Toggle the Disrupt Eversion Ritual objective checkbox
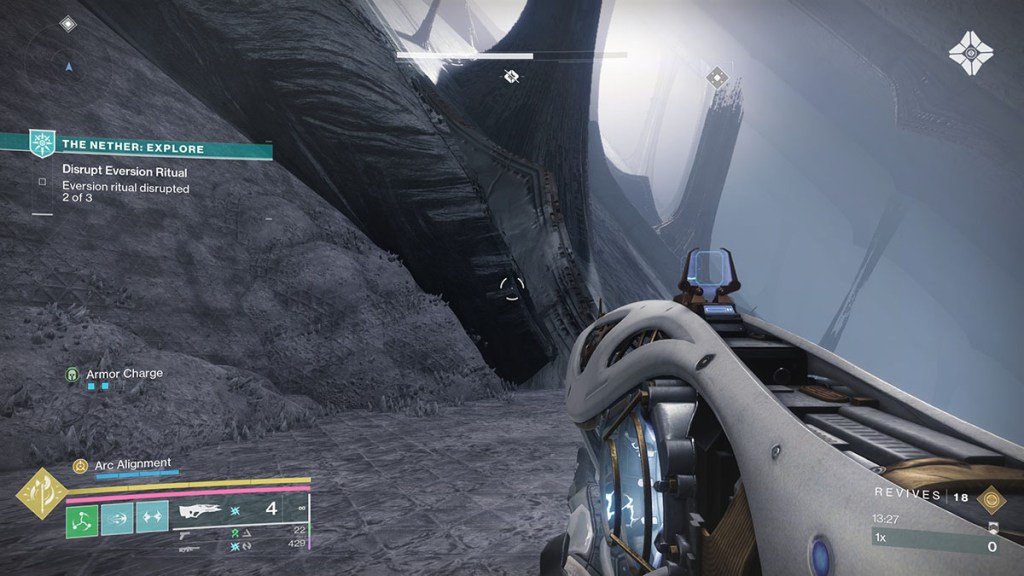The width and height of the screenshot is (1024, 576). tap(42, 183)
